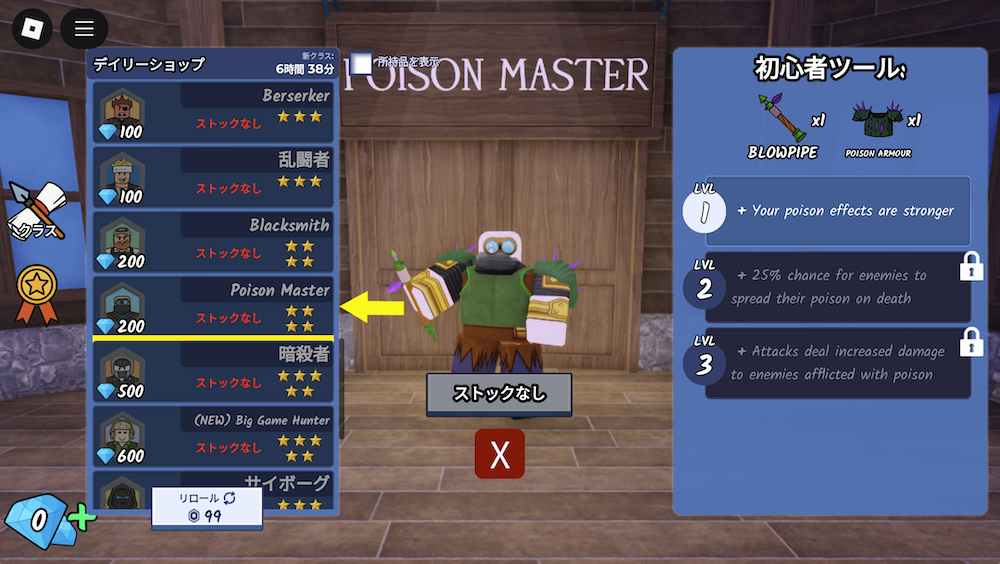This screenshot has height=564, width=1000.
Task: Close the shop with red X
Action: 500,454
